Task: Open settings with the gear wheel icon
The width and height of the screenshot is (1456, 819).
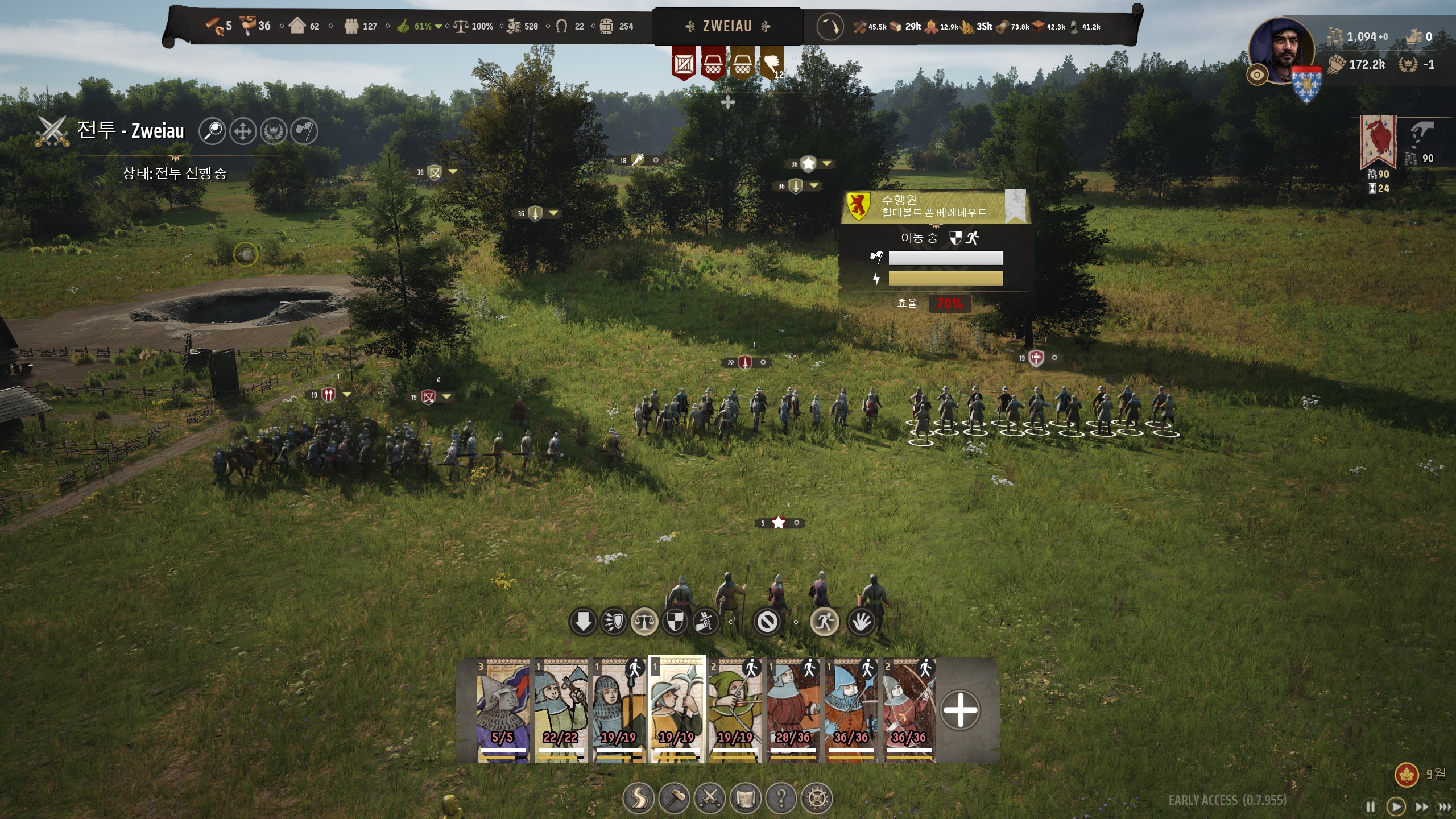Action: pyautogui.click(x=817, y=799)
